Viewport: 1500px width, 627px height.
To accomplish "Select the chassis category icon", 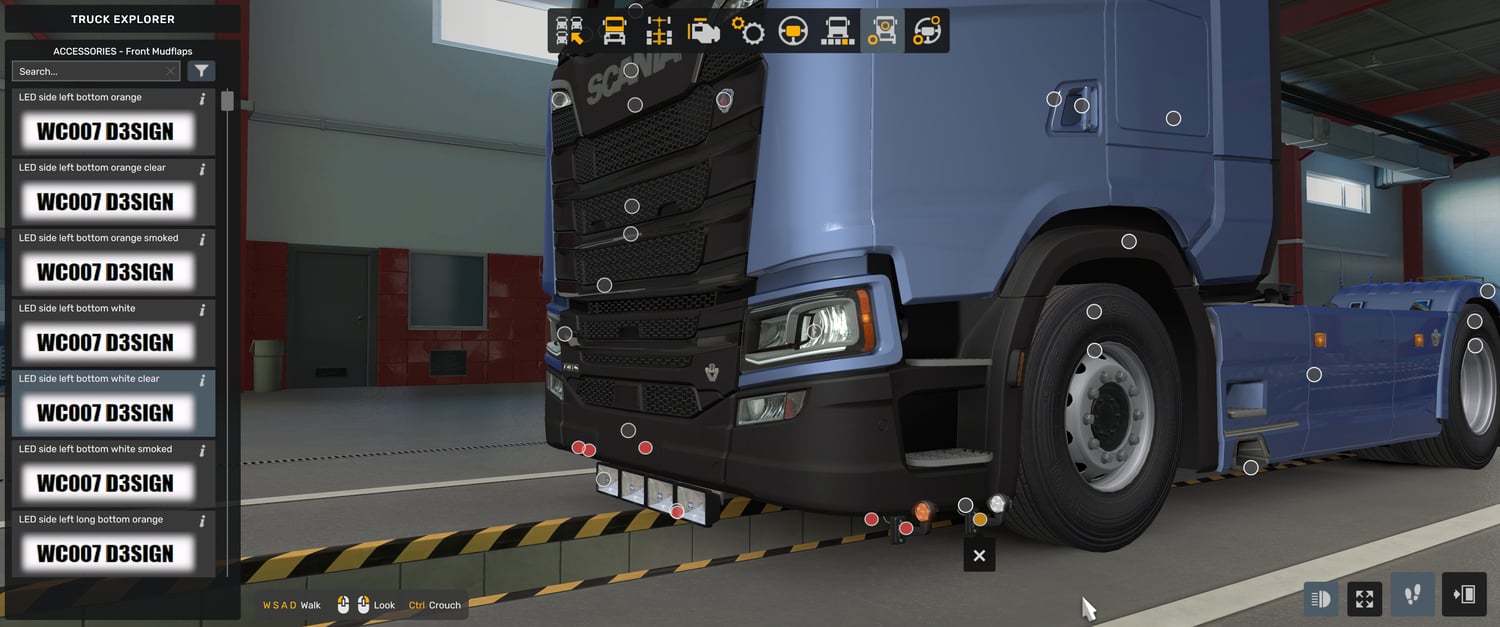I will click(659, 31).
